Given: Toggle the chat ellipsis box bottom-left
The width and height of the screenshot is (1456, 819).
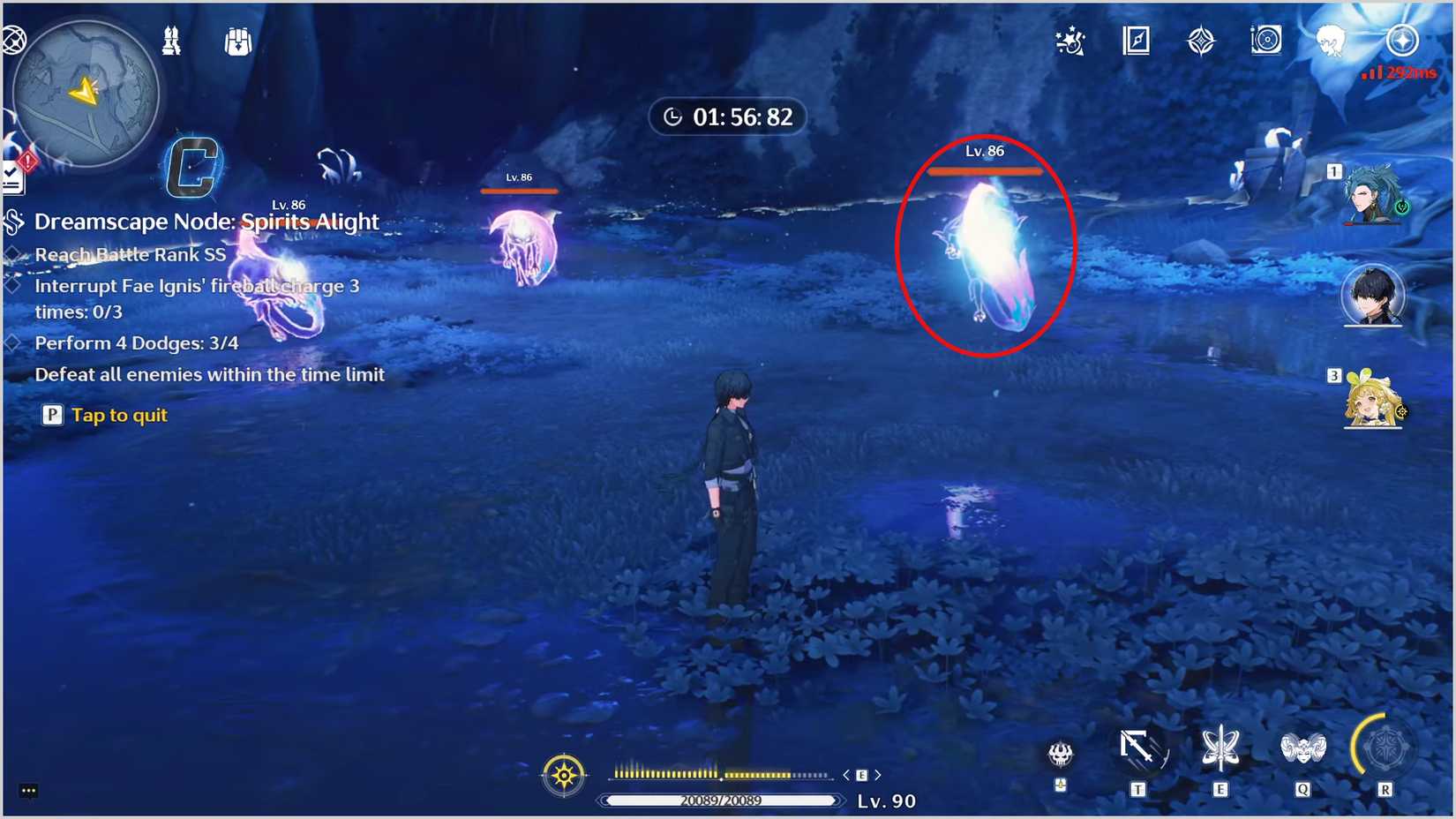Looking at the screenshot, I should tap(28, 791).
